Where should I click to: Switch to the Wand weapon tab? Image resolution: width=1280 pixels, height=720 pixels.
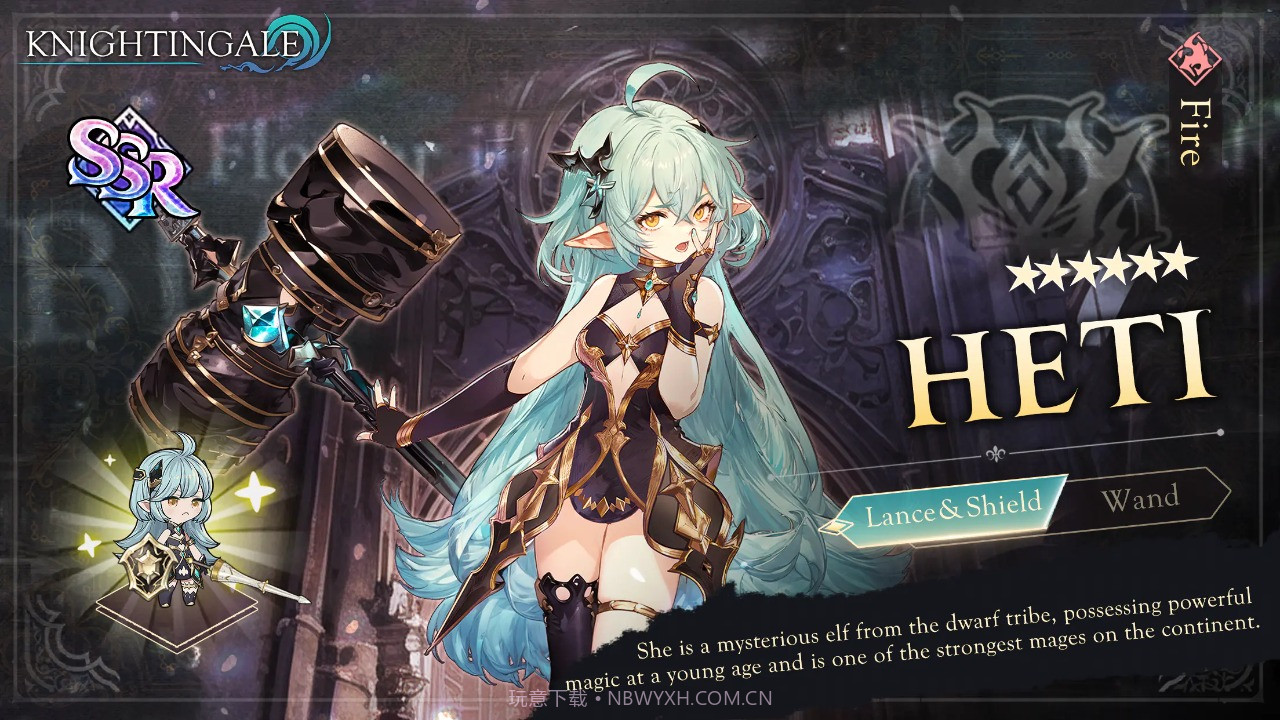point(1140,497)
